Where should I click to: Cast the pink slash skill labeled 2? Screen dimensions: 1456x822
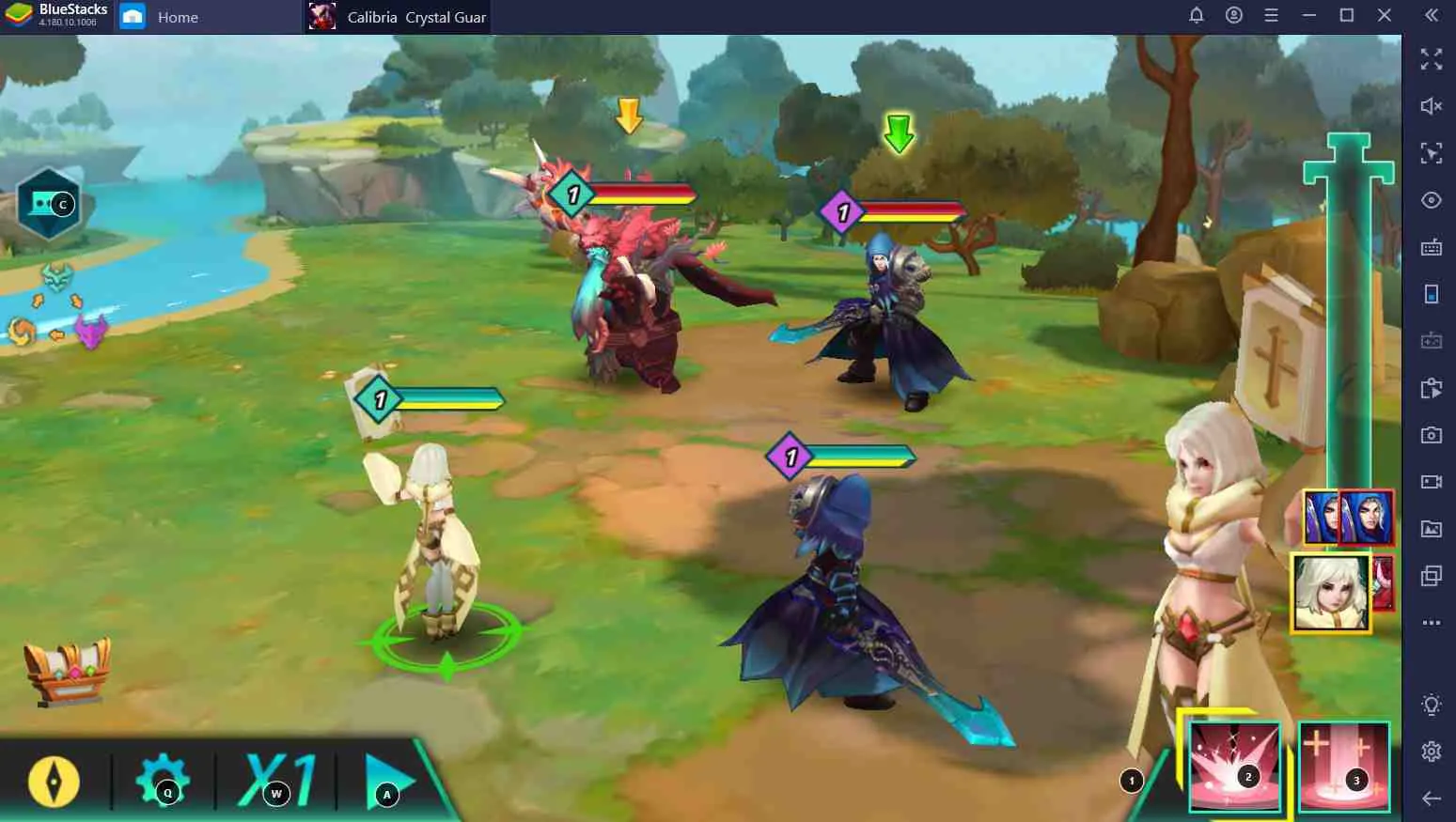(x=1234, y=766)
